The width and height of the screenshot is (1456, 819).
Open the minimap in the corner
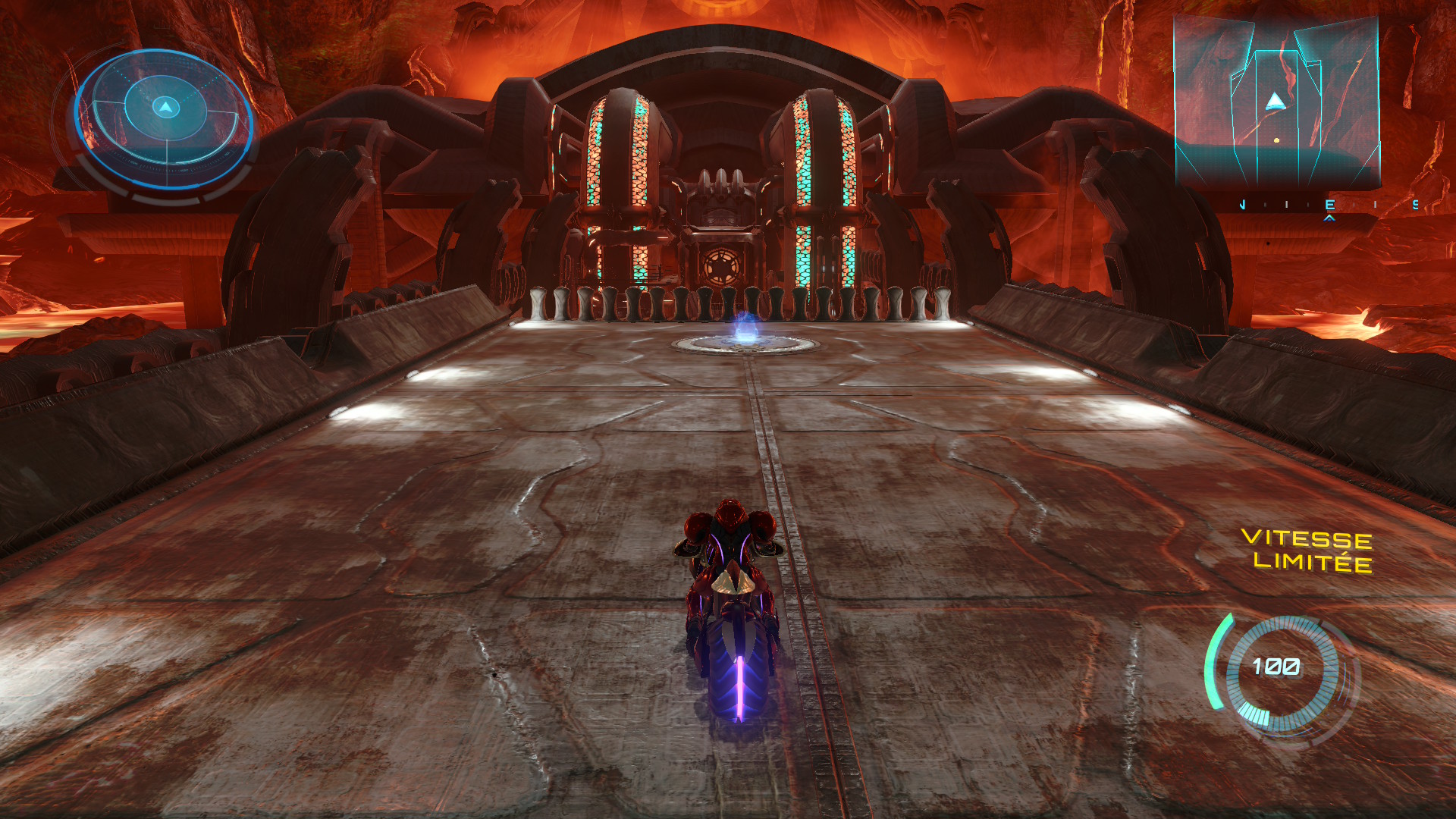coord(1276,102)
